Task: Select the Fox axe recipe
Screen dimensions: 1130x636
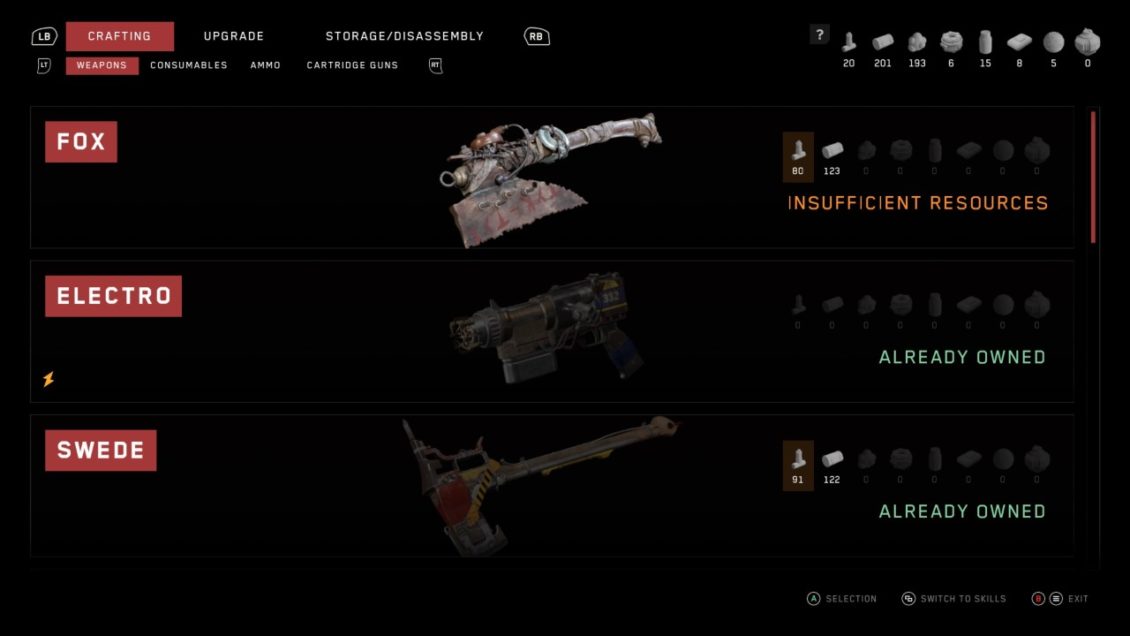Action: coord(551,177)
